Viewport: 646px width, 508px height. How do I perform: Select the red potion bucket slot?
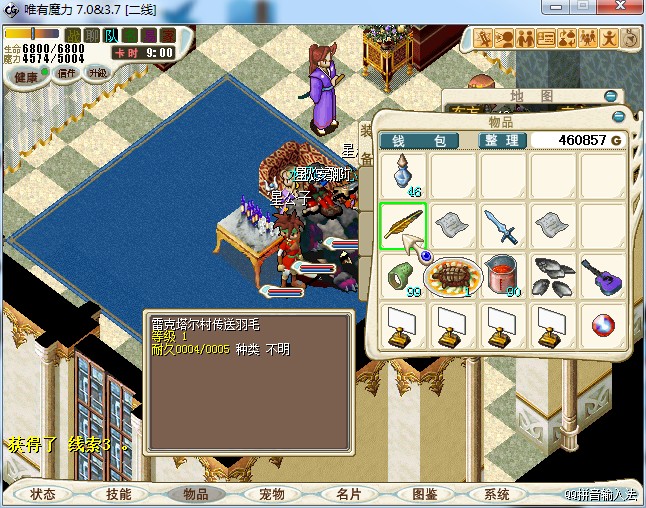(502, 275)
